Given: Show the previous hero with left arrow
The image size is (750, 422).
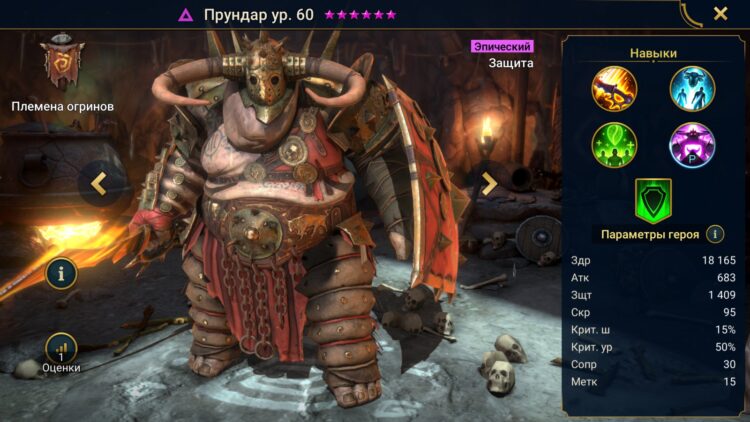Looking at the screenshot, I should click(x=99, y=183).
